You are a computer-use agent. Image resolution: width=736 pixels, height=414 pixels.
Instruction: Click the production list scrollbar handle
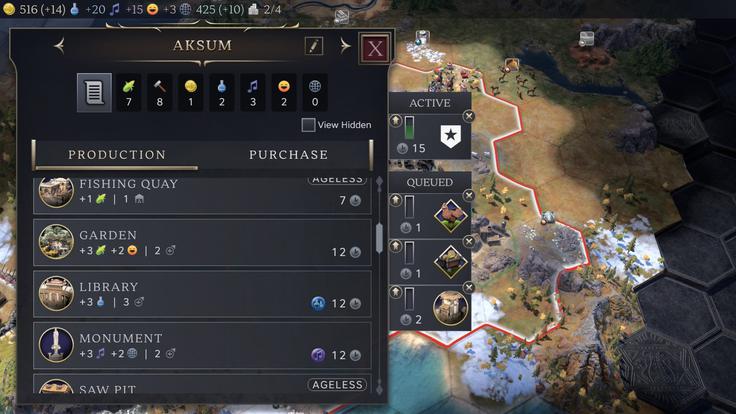coord(379,238)
